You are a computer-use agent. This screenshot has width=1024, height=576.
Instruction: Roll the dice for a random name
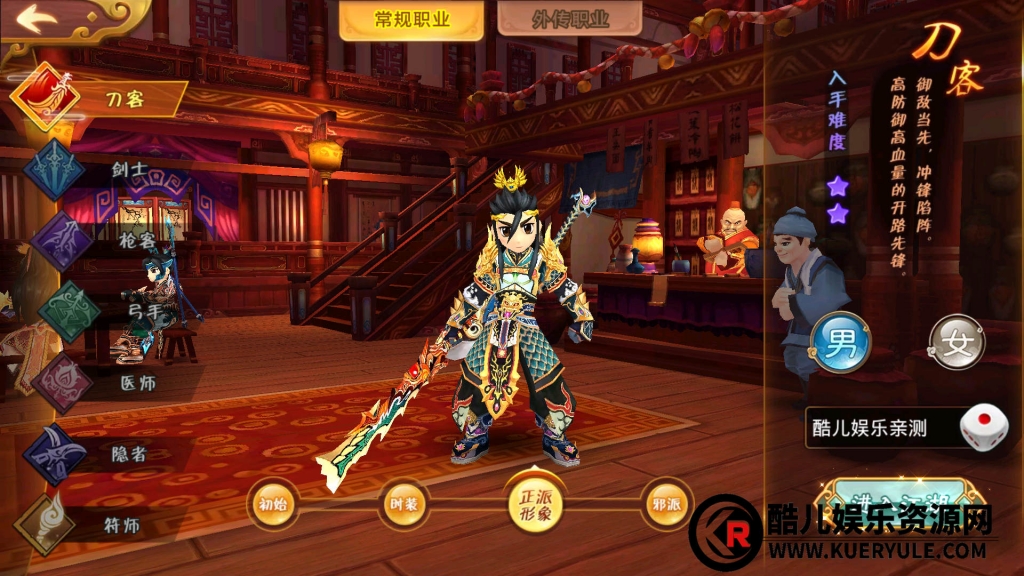pyautogui.click(x=982, y=428)
